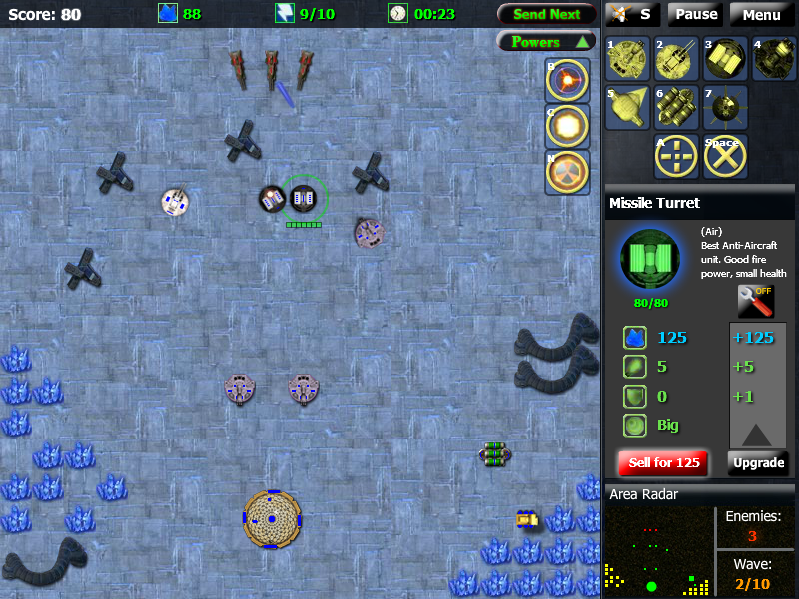This screenshot has width=799, height=599.
Task: Use the bright explosion power
Action: tap(567, 125)
